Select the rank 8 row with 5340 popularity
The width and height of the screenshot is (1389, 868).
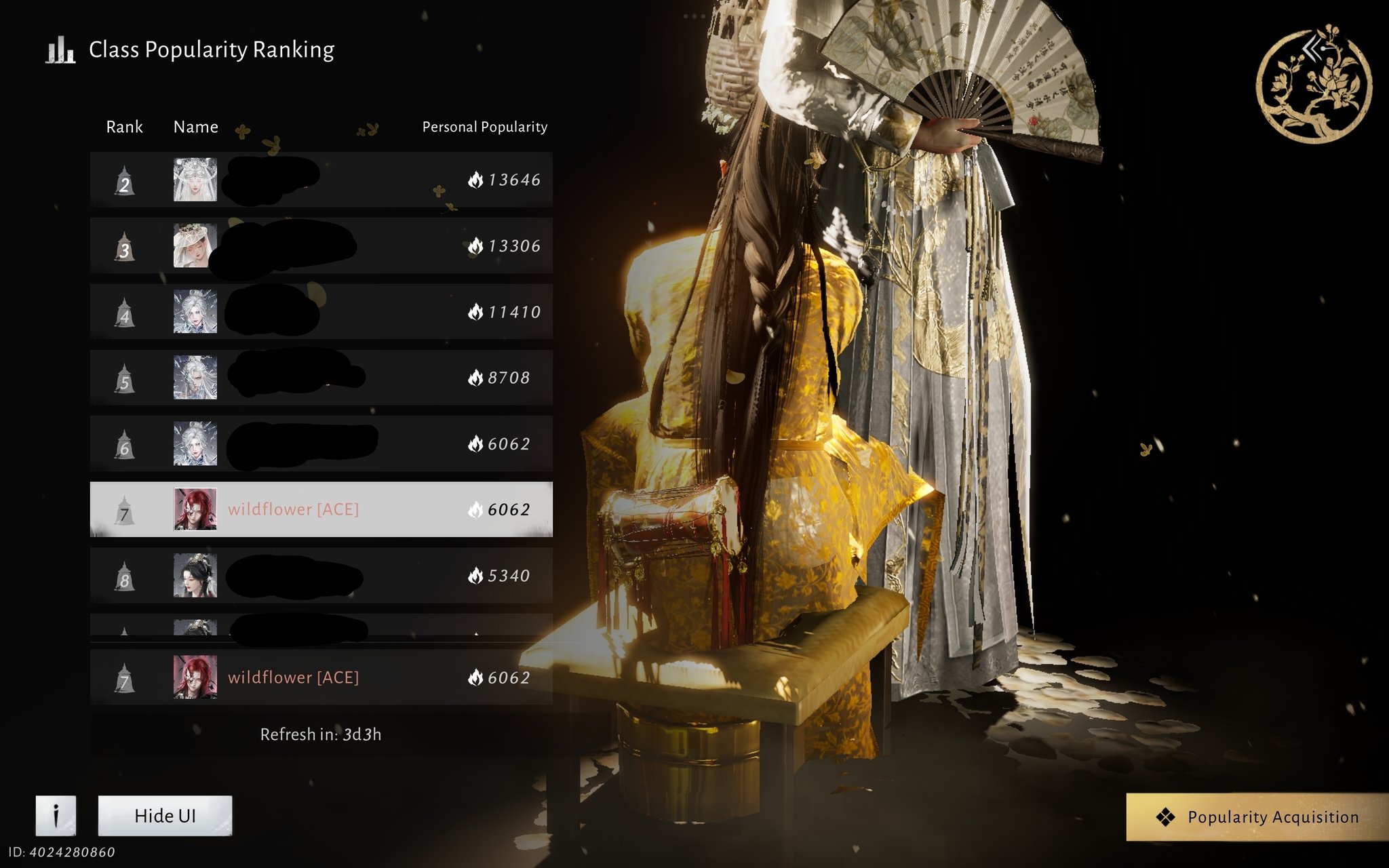pos(321,576)
